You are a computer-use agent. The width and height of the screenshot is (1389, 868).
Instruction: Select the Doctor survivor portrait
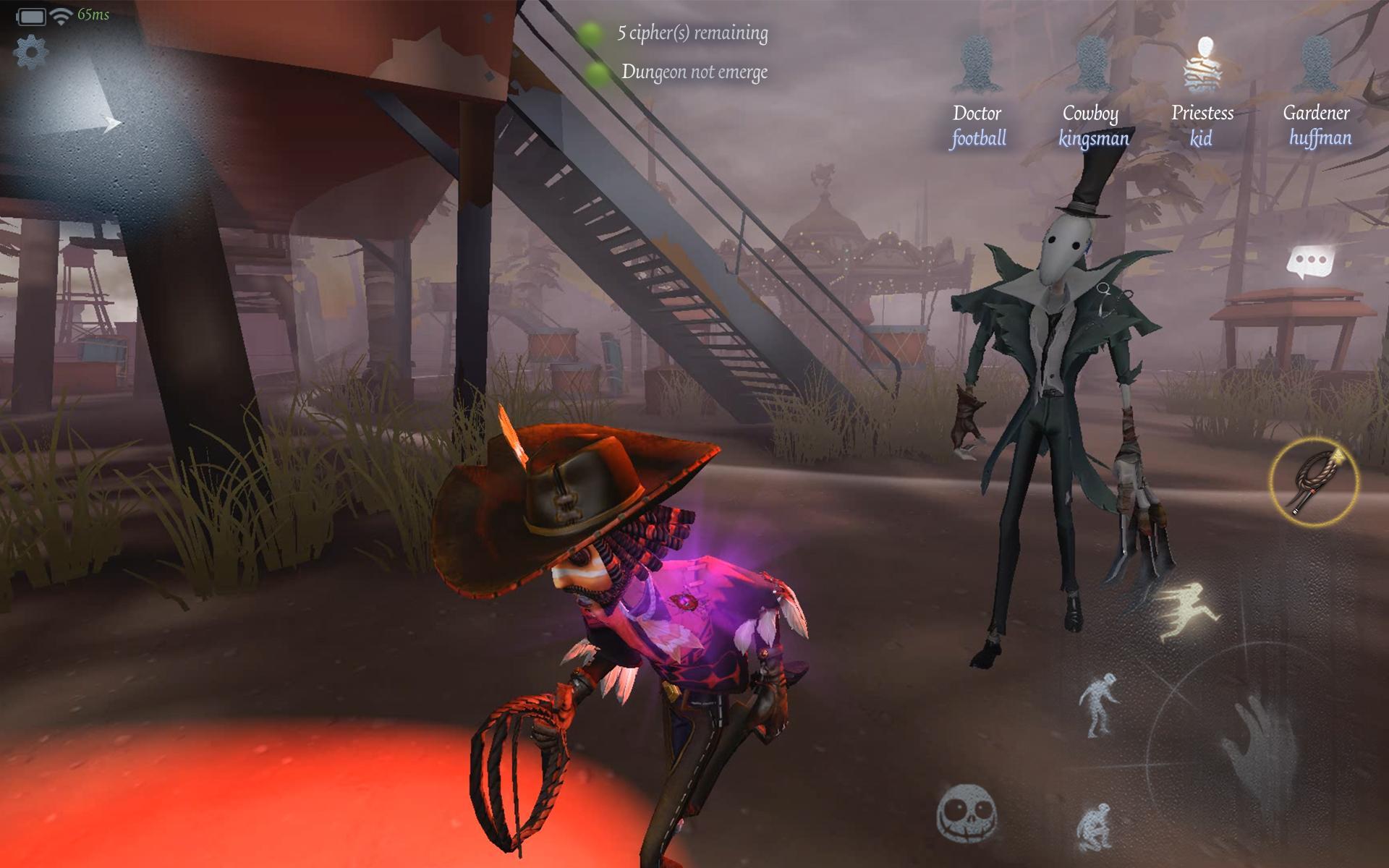pos(977,65)
